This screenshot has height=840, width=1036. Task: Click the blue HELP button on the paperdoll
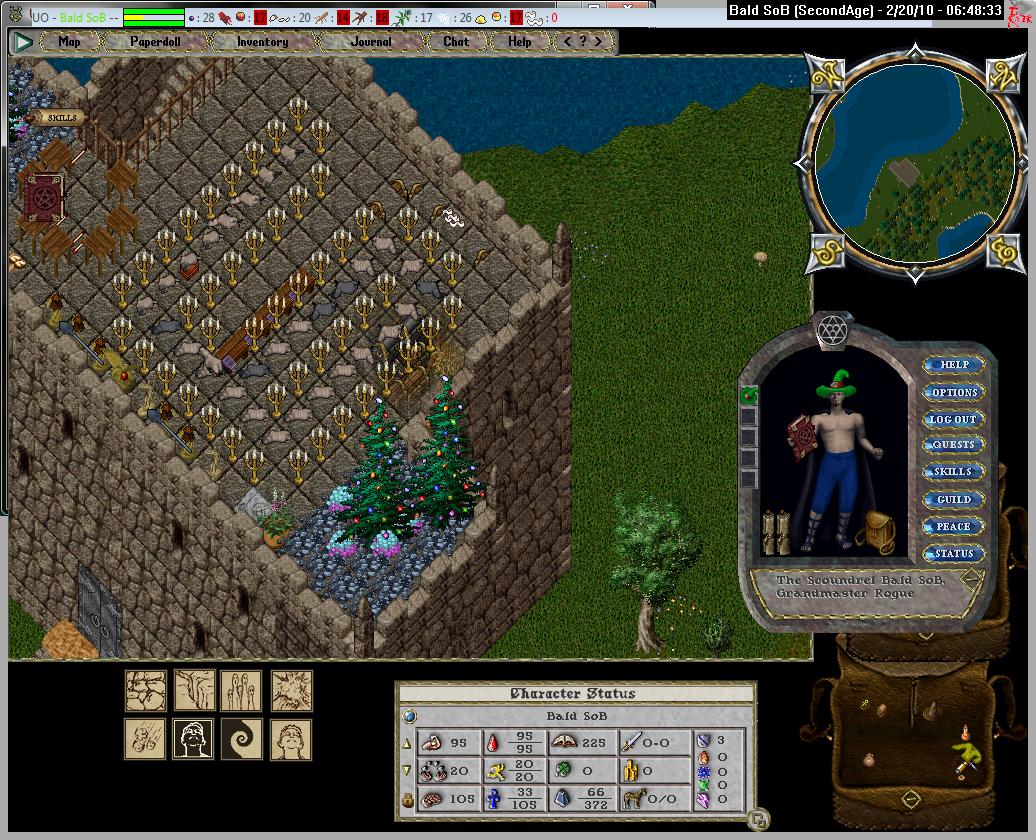pos(954,365)
